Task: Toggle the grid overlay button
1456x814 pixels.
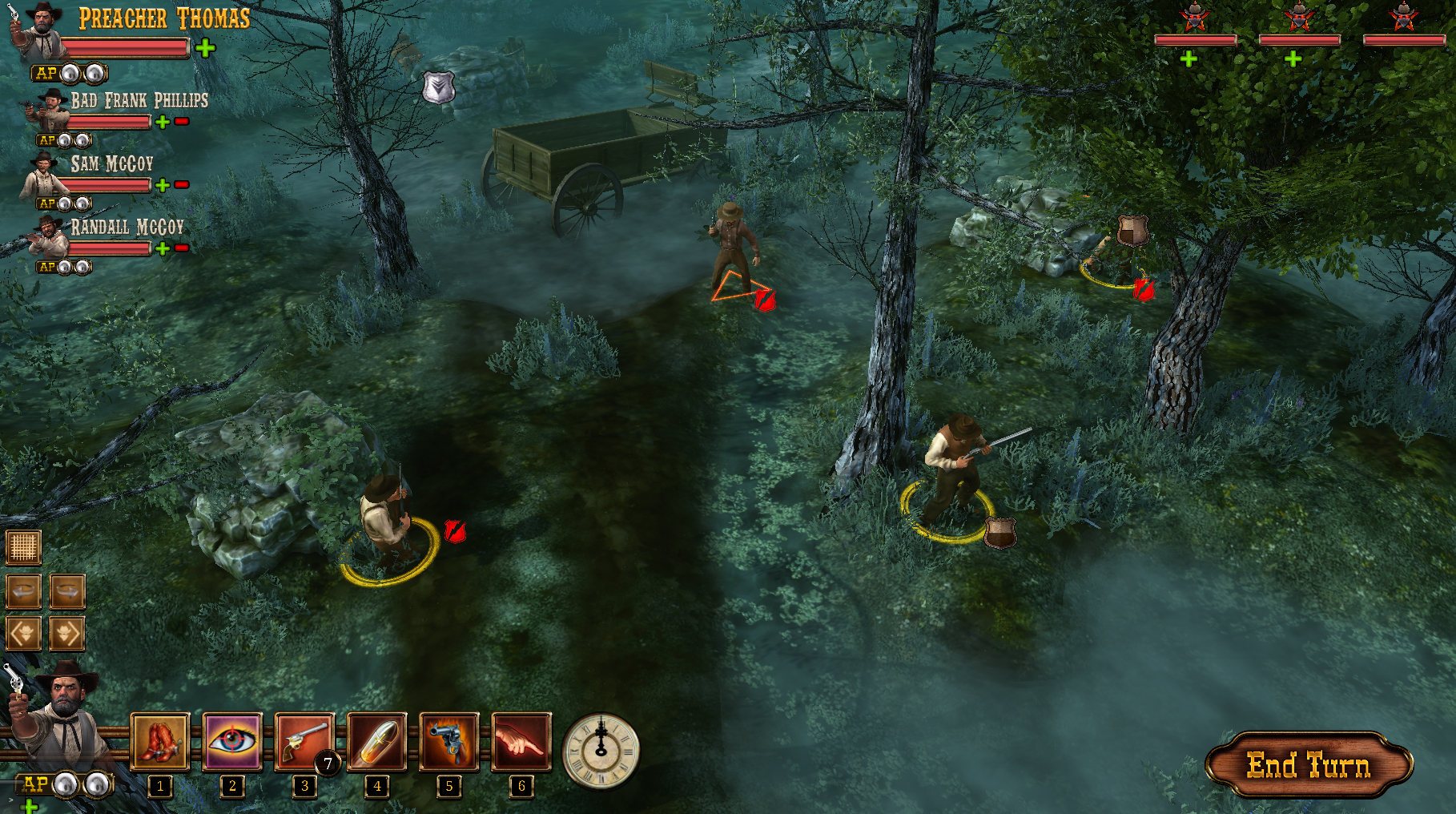Action: point(23,547)
